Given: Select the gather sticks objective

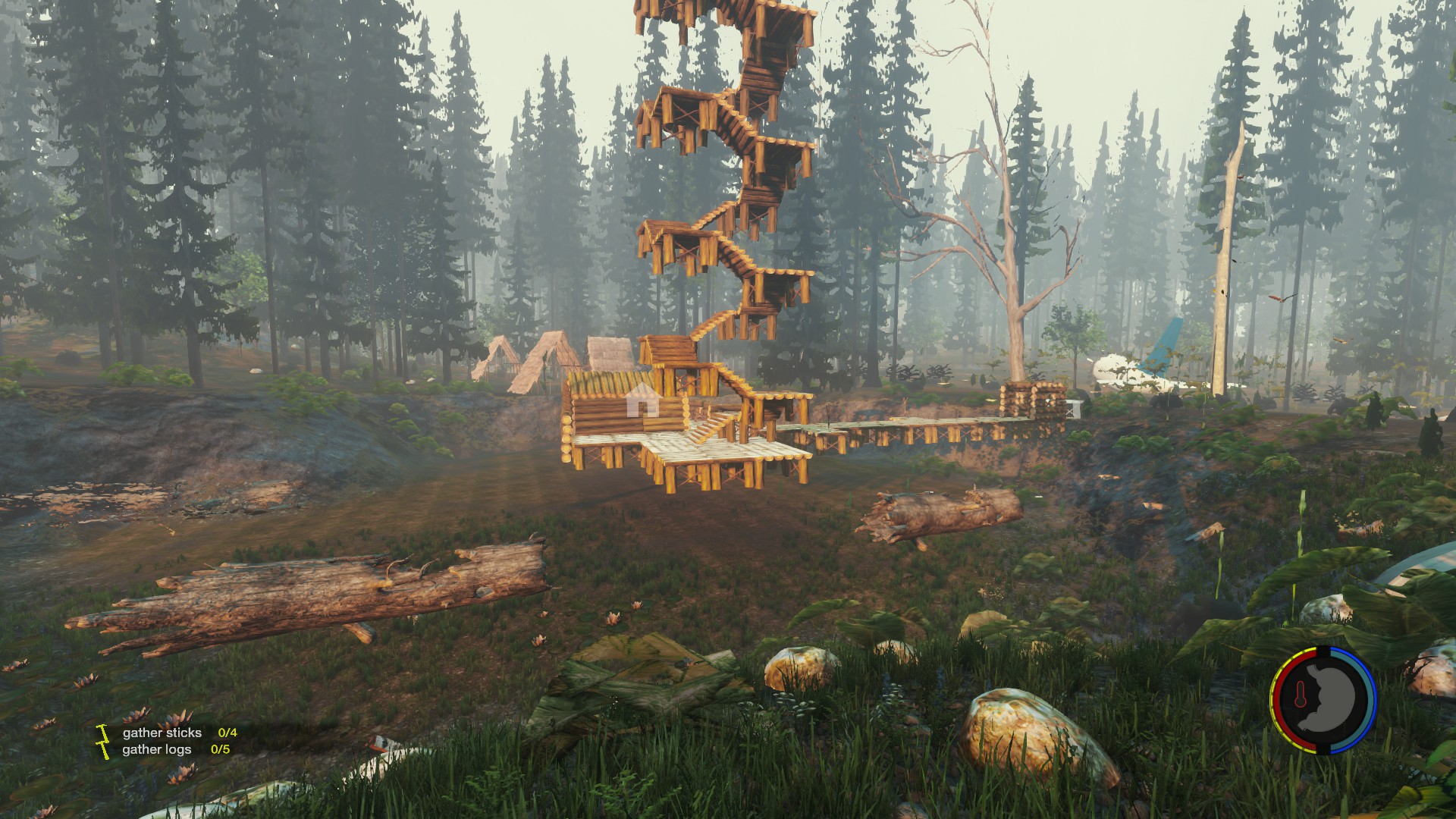Looking at the screenshot, I should 162,733.
